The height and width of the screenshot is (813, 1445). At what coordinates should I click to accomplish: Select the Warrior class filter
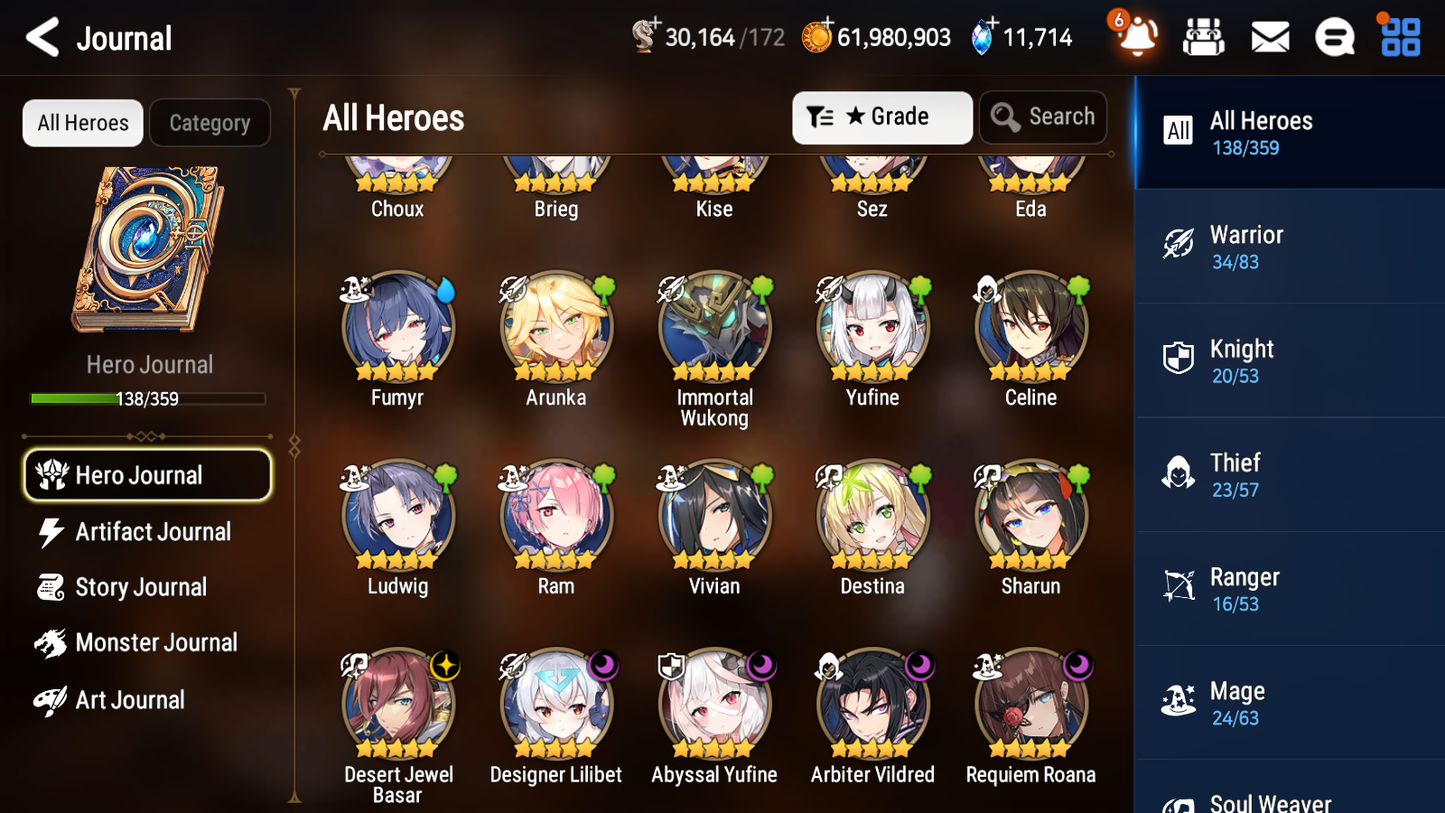coord(1289,246)
